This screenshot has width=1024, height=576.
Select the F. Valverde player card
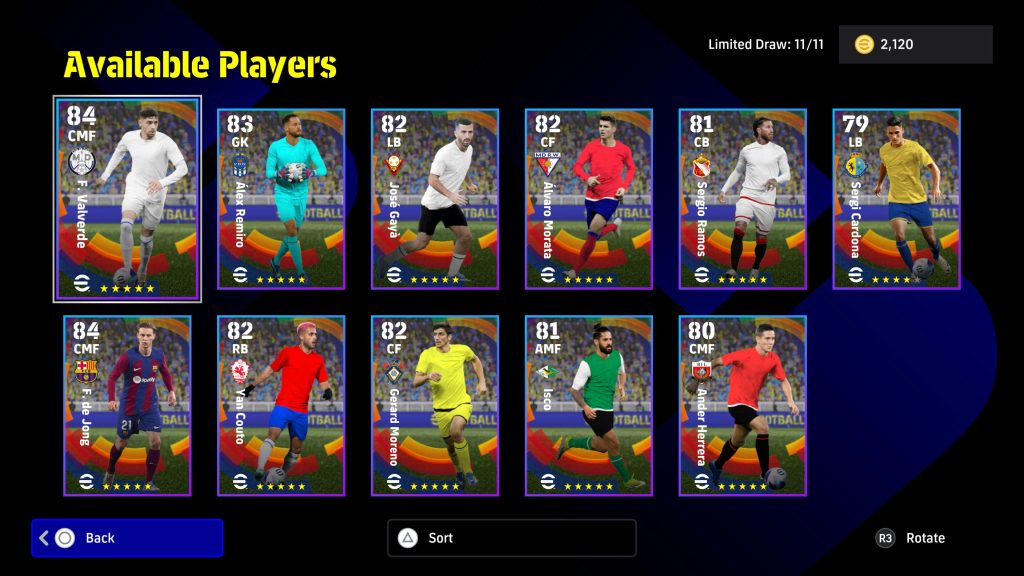pos(127,198)
